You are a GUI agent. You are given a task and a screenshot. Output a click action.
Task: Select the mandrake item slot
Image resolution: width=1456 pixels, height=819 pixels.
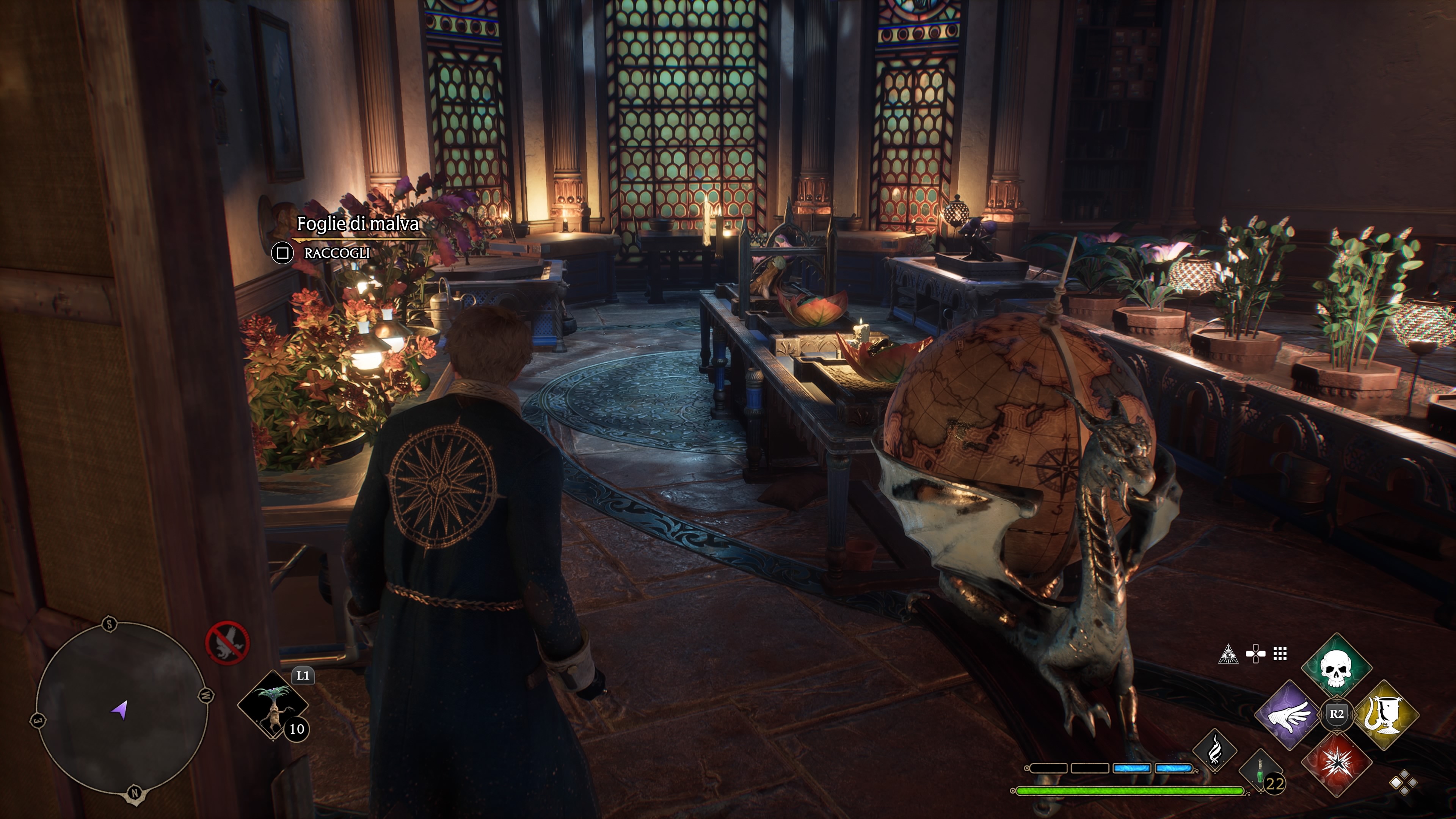[273, 705]
